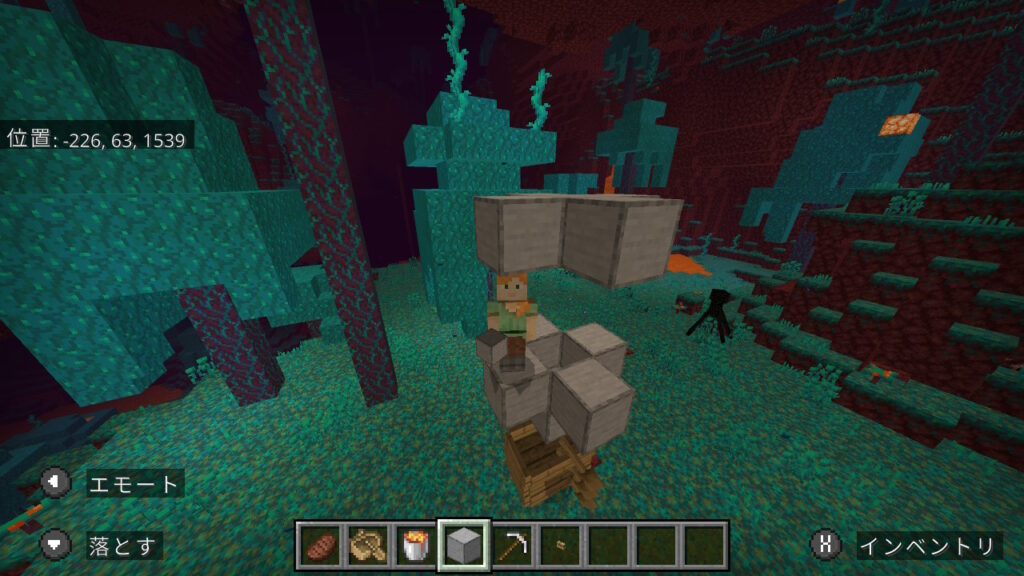Select the cooked steak hotbar slot
Image resolution: width=1024 pixels, height=576 pixels.
click(x=320, y=545)
